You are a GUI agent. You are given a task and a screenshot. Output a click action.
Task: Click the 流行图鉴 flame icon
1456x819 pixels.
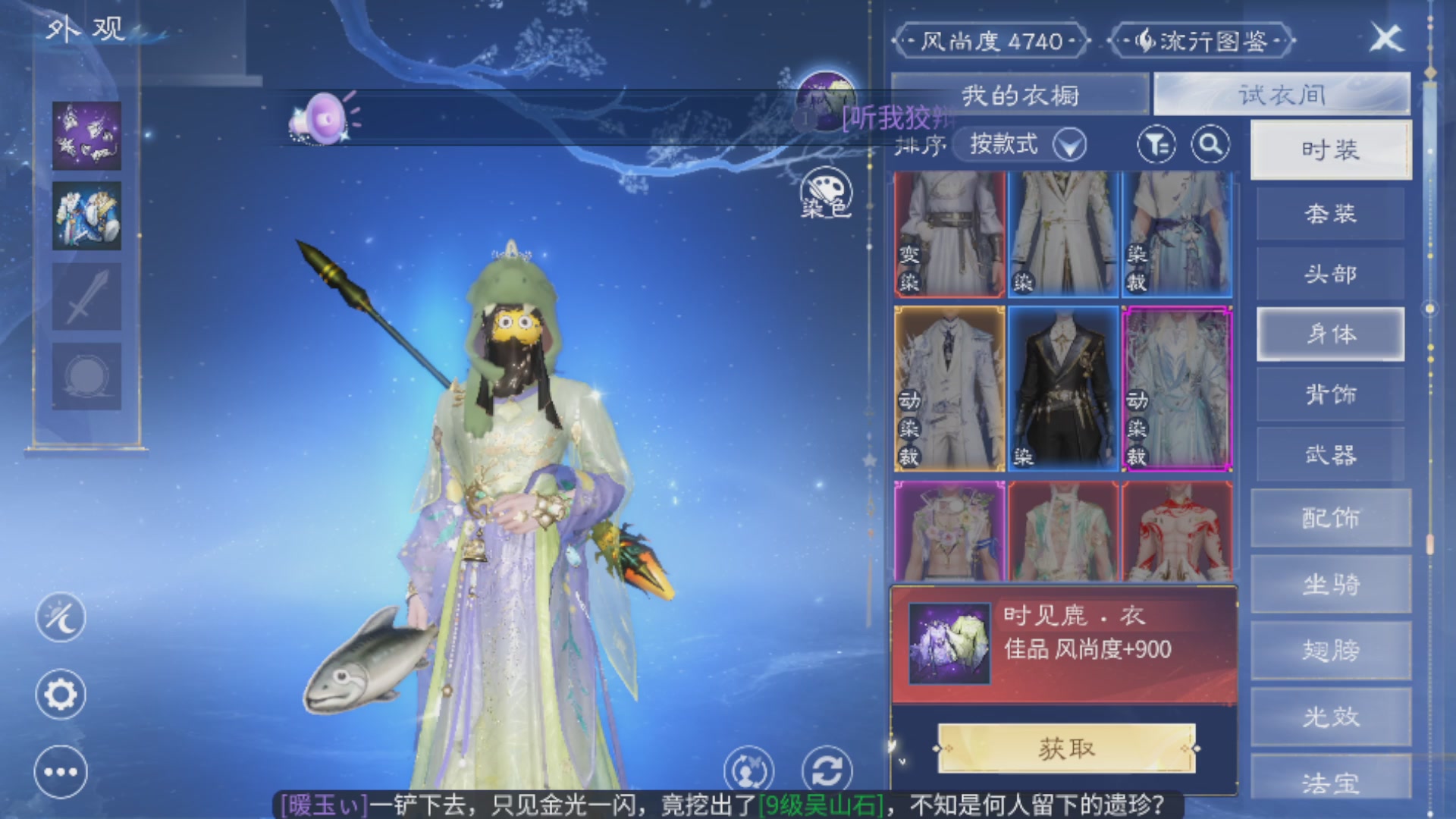tap(1147, 42)
